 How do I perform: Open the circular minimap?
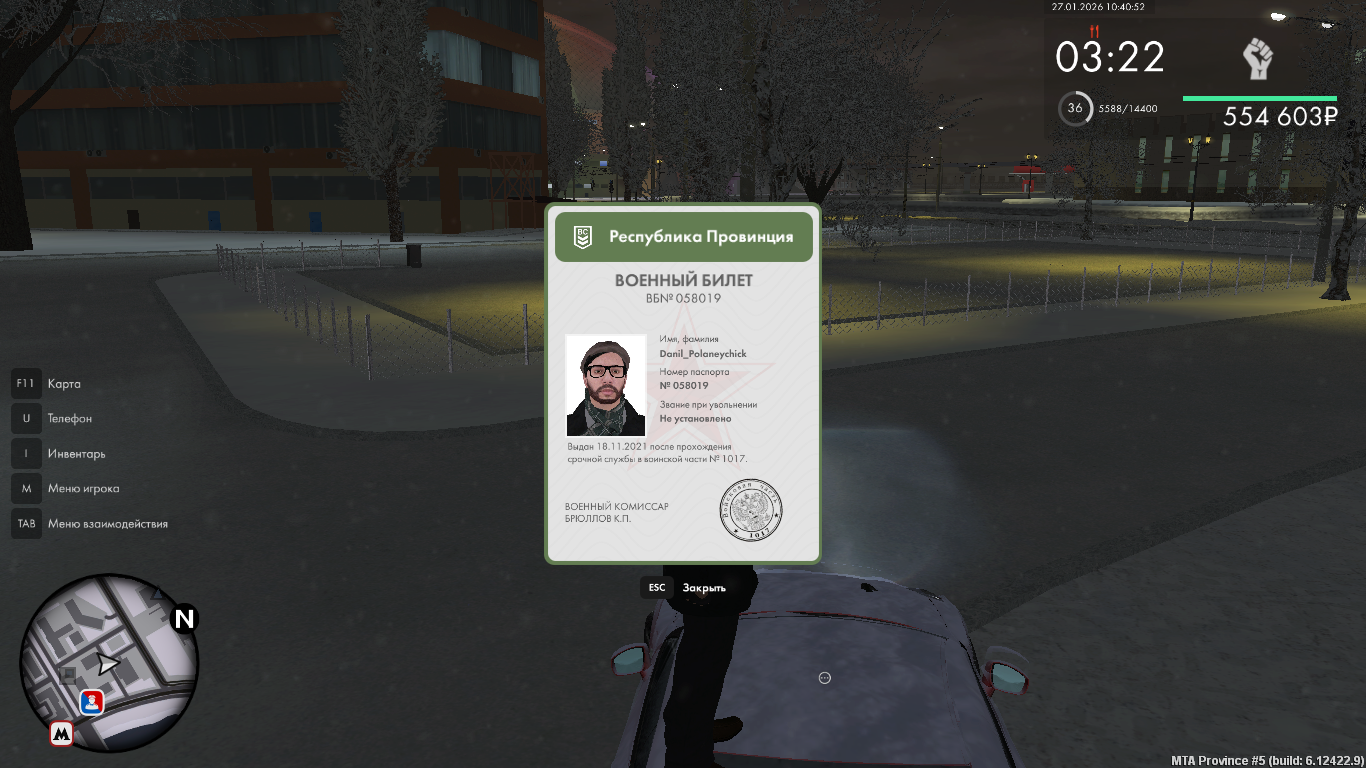click(x=109, y=662)
